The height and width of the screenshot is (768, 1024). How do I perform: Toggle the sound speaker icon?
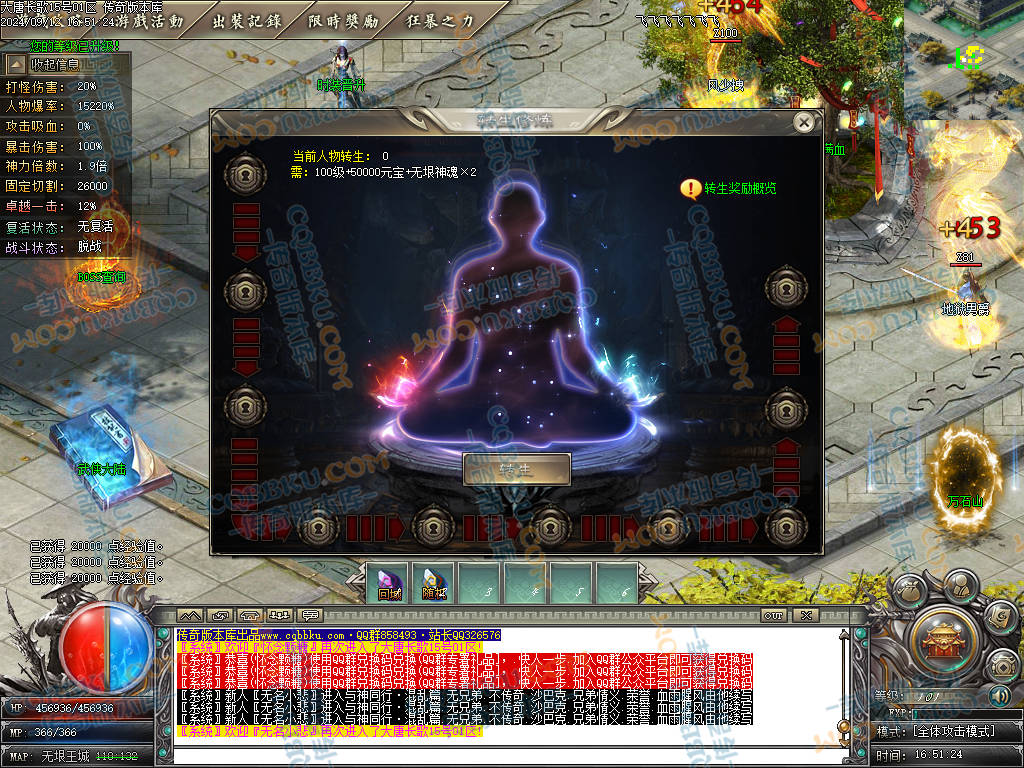pyautogui.click(x=999, y=695)
